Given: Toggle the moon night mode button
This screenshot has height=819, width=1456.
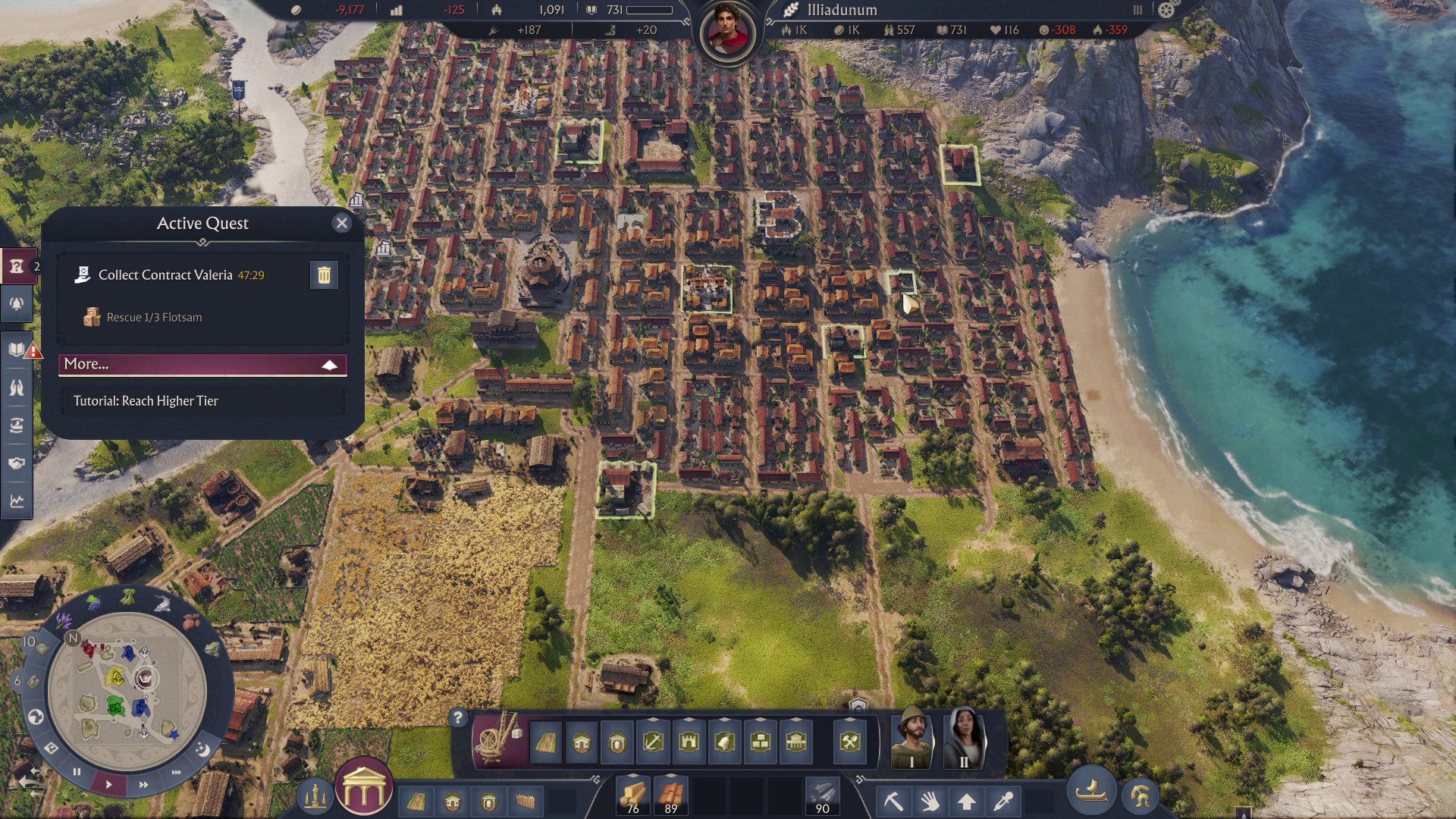Looking at the screenshot, I should pyautogui.click(x=202, y=749).
